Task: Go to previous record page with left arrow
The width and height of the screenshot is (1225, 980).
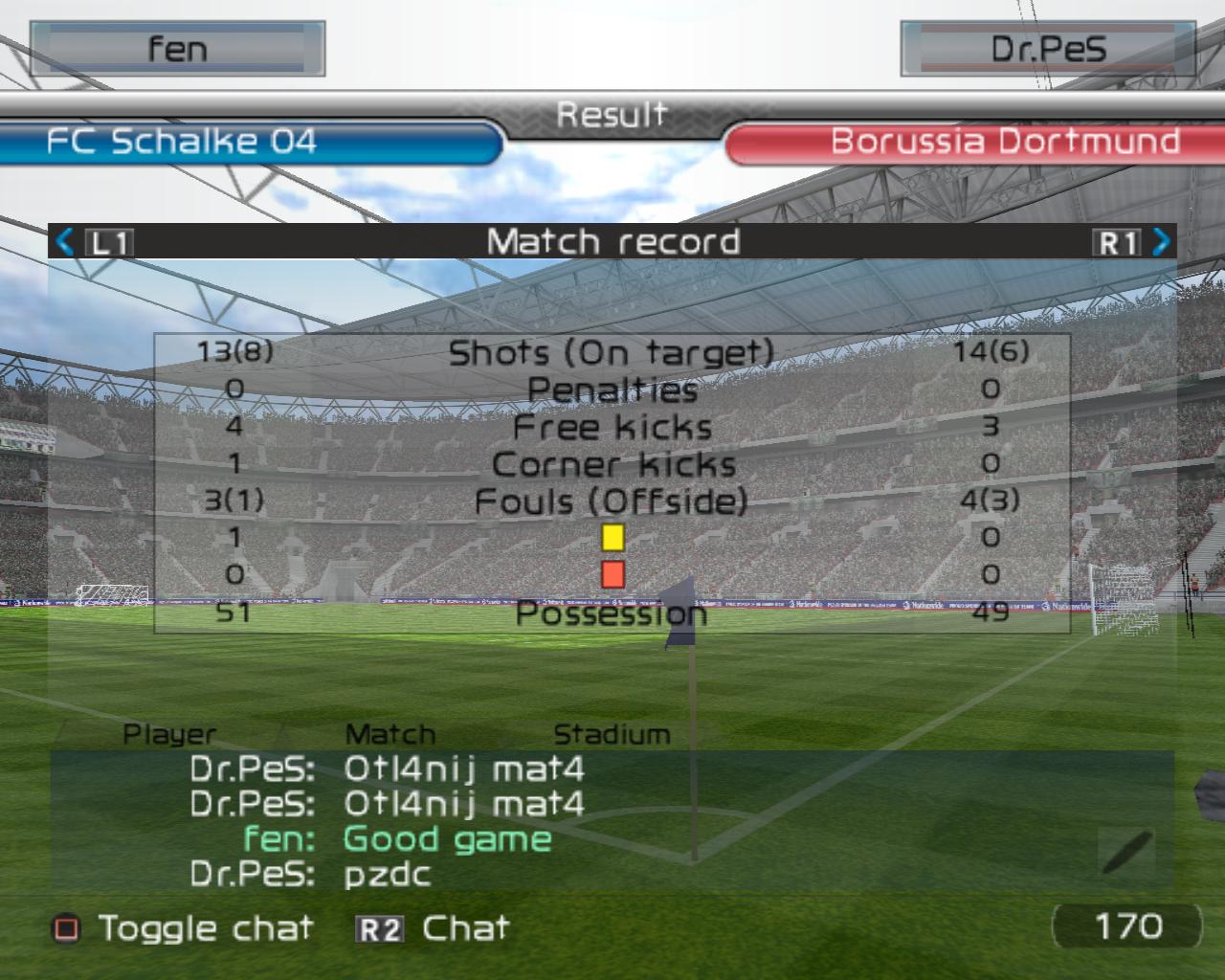Action: [65, 241]
